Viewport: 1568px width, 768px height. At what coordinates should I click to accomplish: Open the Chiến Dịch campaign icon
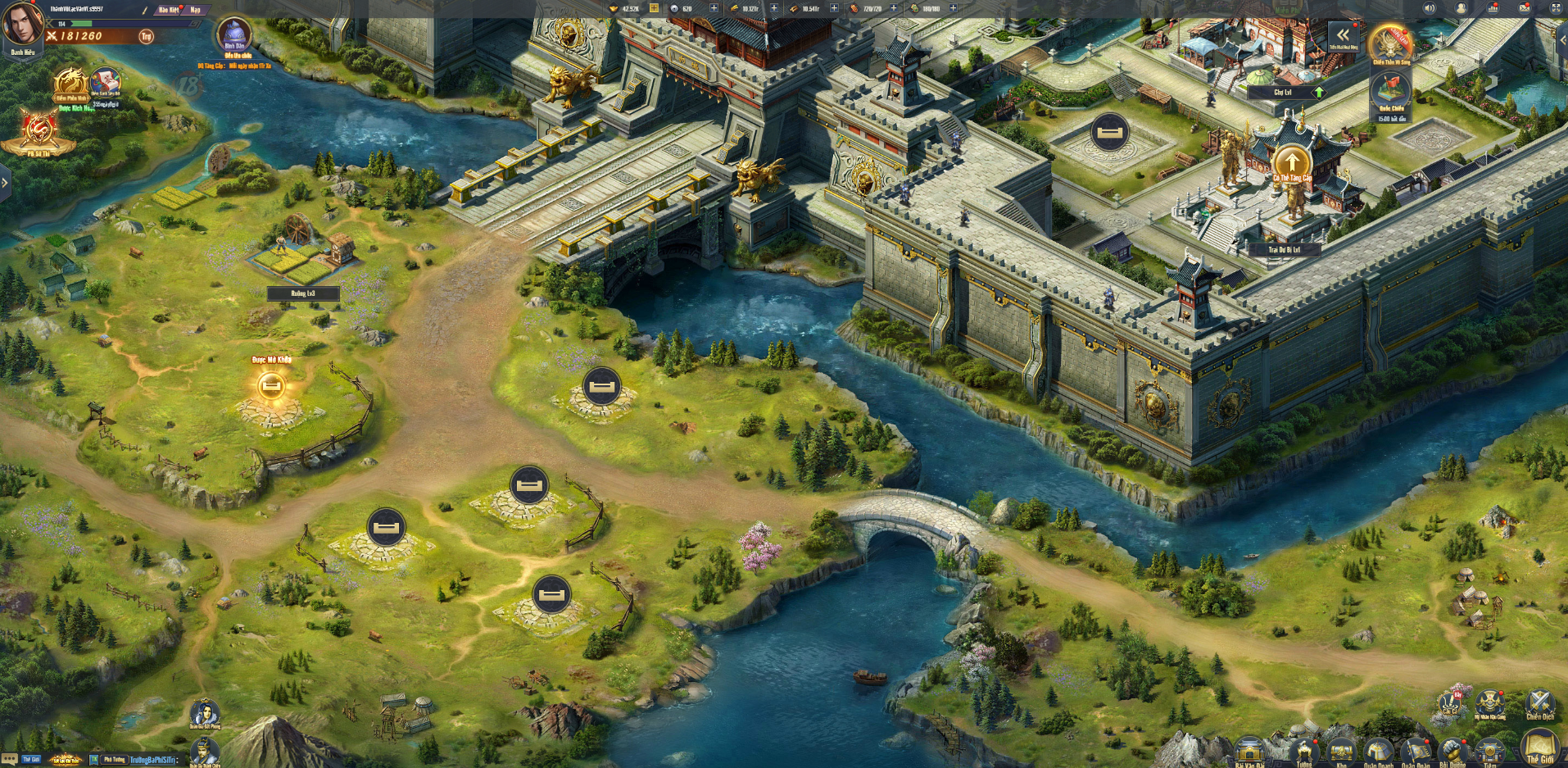(1540, 703)
